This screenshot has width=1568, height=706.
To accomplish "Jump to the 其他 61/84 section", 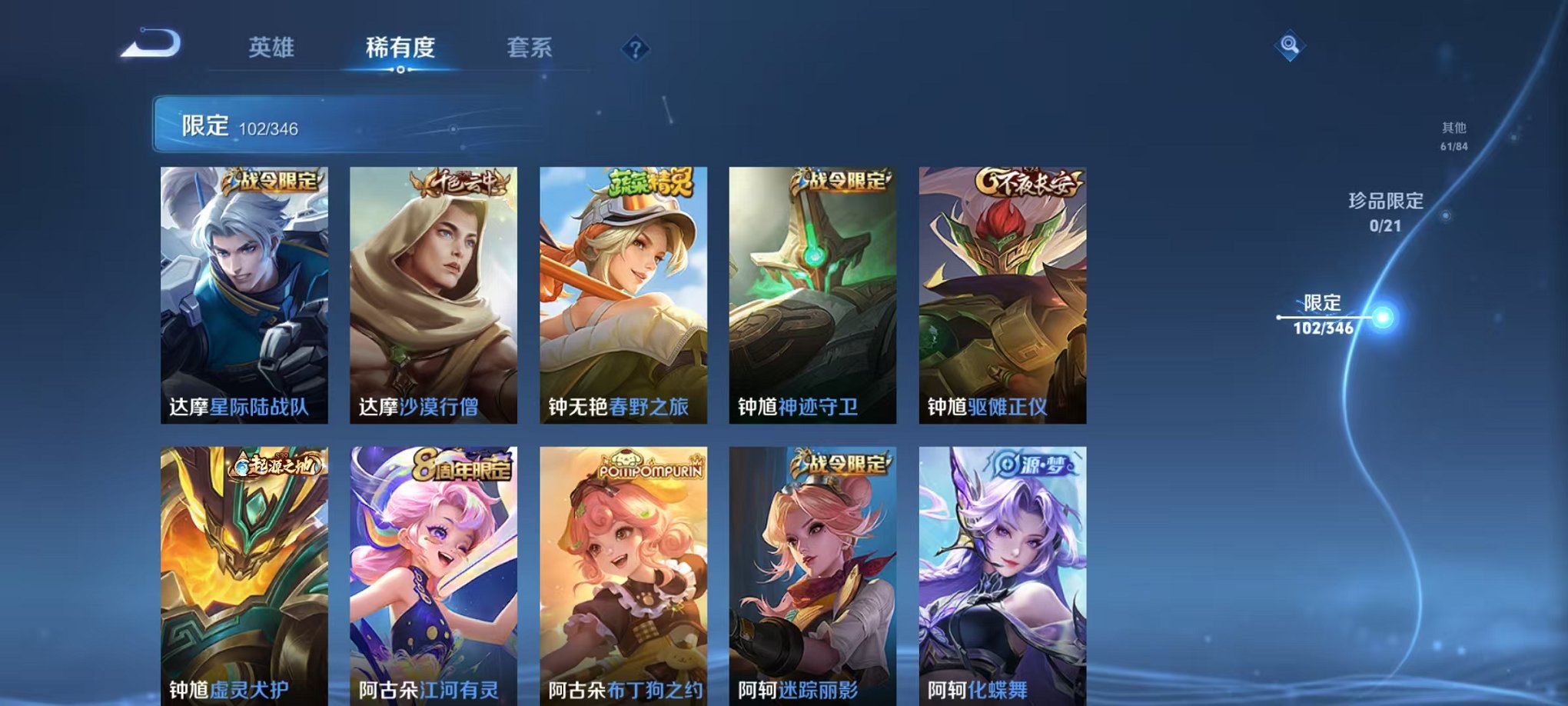I will click(x=1453, y=137).
